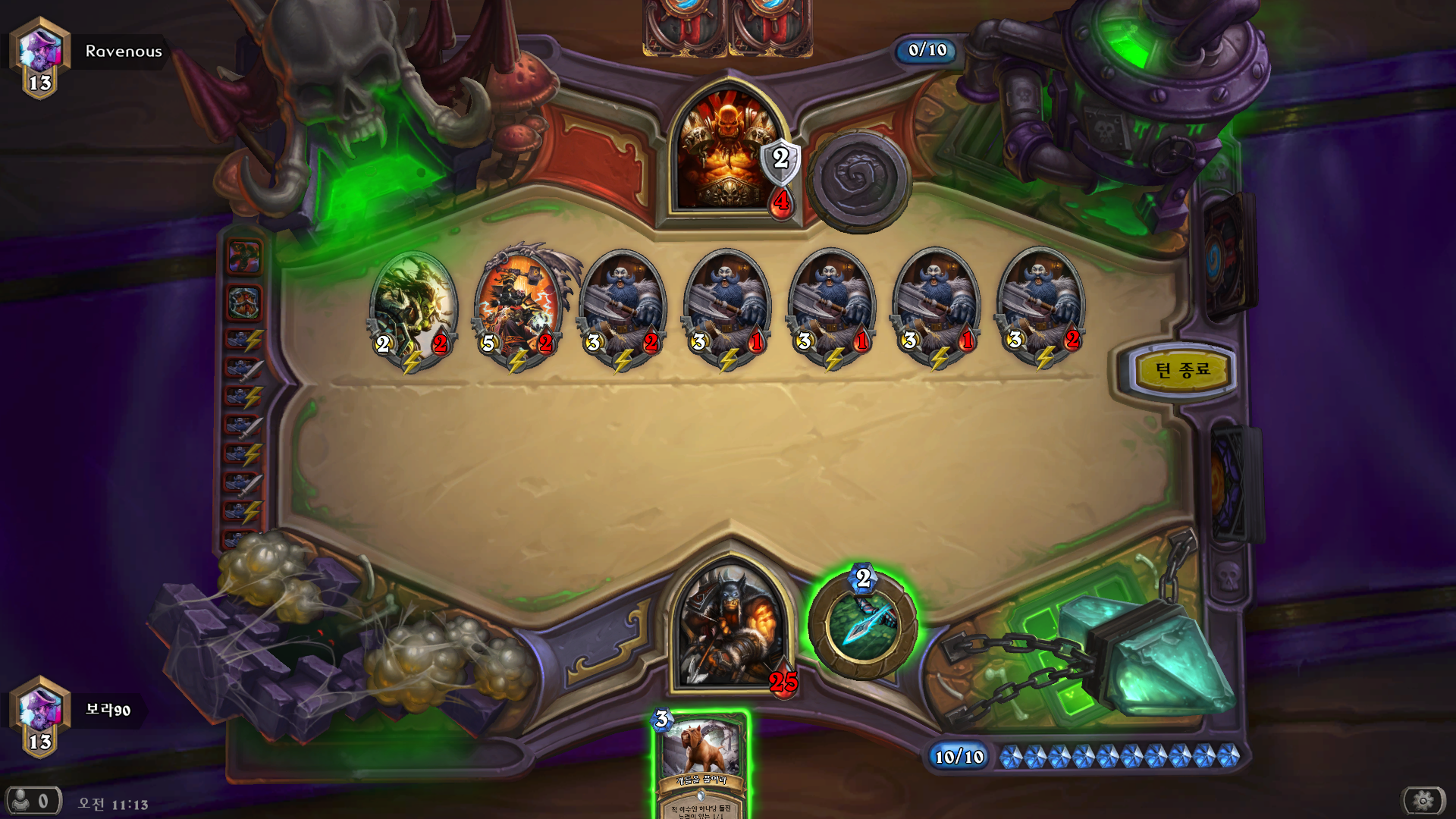
Task: Select the 3-cost hound card in hand
Action: pyautogui.click(x=701, y=762)
